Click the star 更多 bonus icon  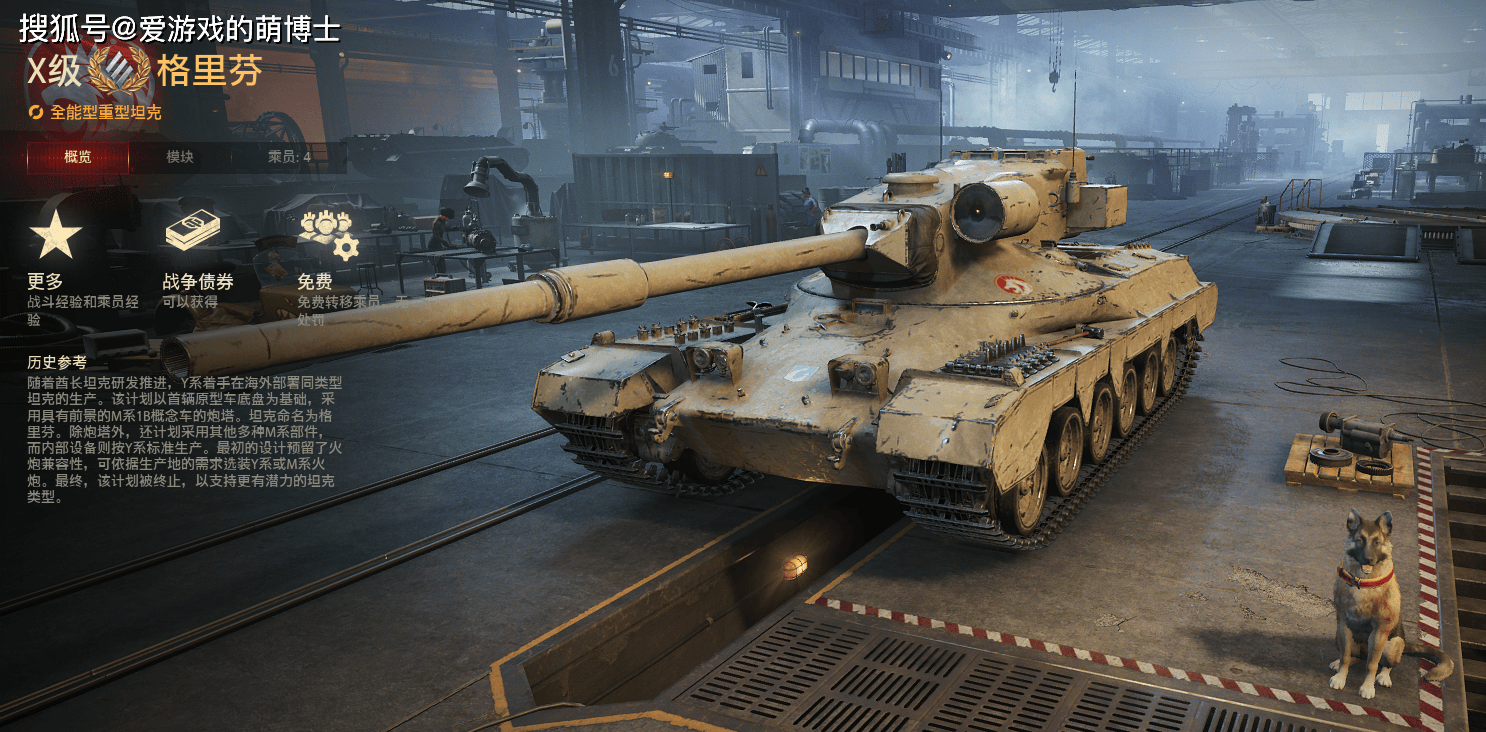[x=55, y=235]
